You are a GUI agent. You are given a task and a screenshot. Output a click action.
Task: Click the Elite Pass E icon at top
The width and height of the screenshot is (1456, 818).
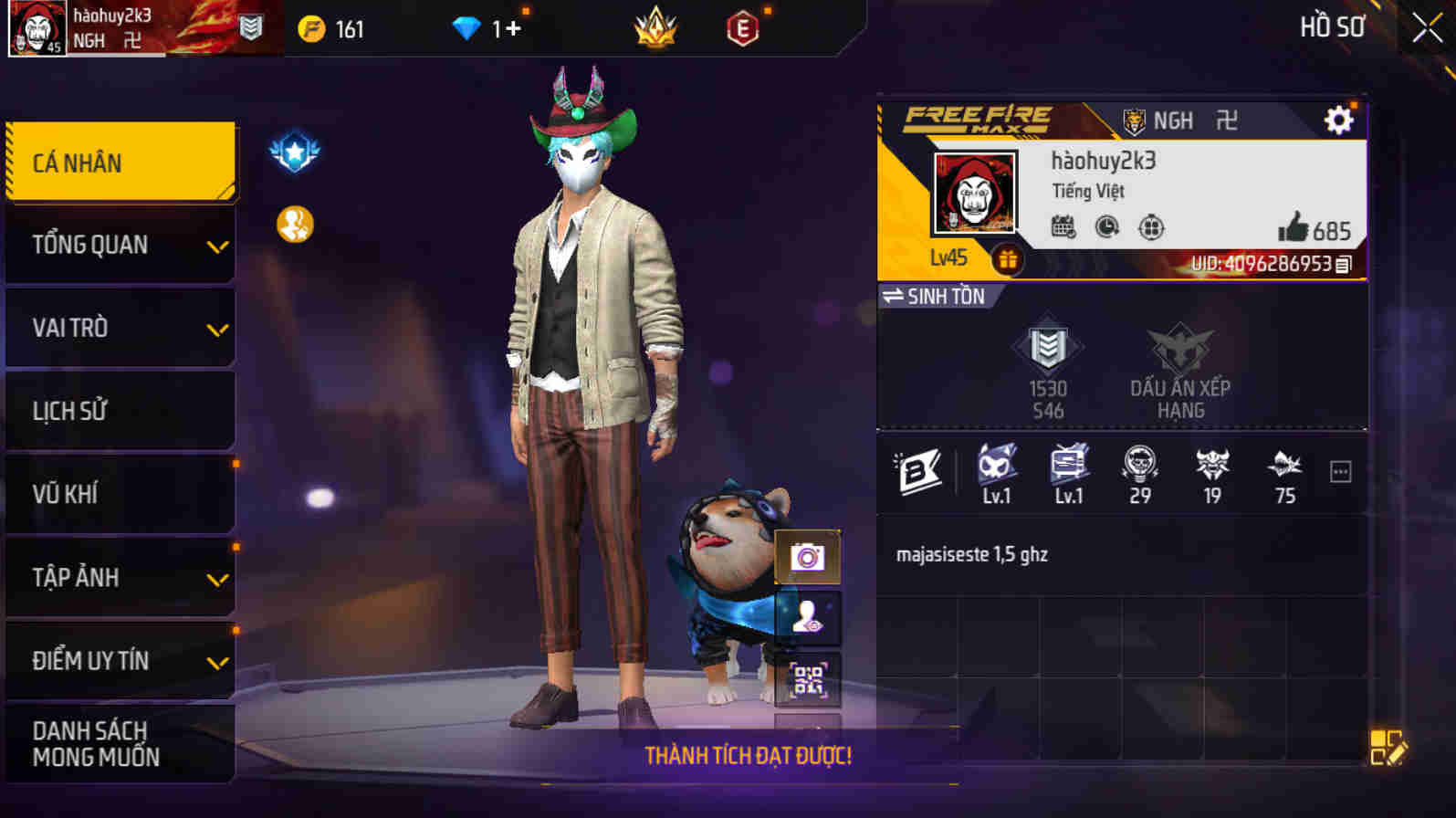point(744,27)
